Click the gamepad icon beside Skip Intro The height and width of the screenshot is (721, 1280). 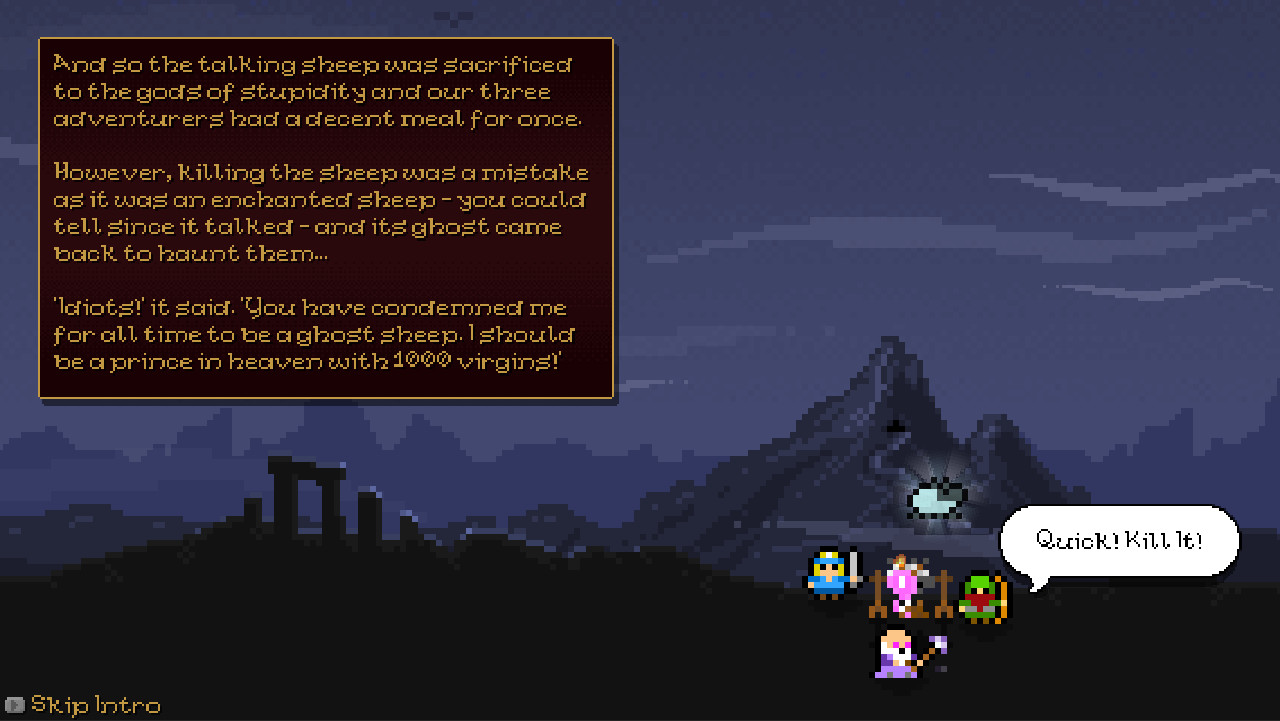(x=15, y=706)
